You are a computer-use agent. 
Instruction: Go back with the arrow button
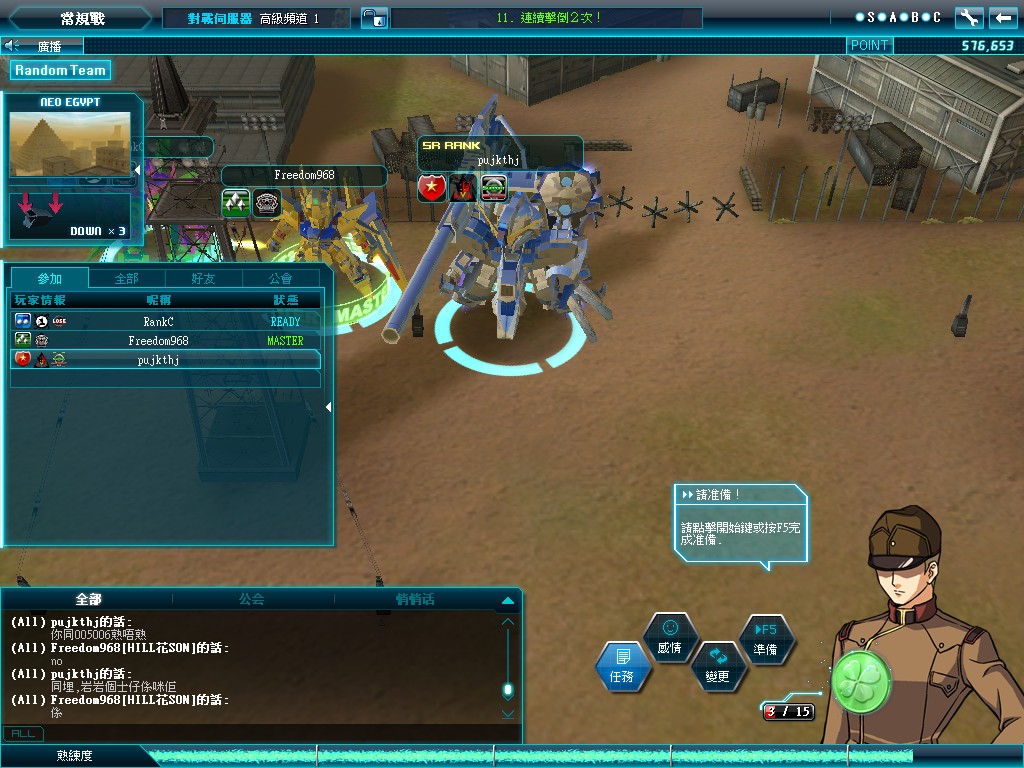[1003, 18]
